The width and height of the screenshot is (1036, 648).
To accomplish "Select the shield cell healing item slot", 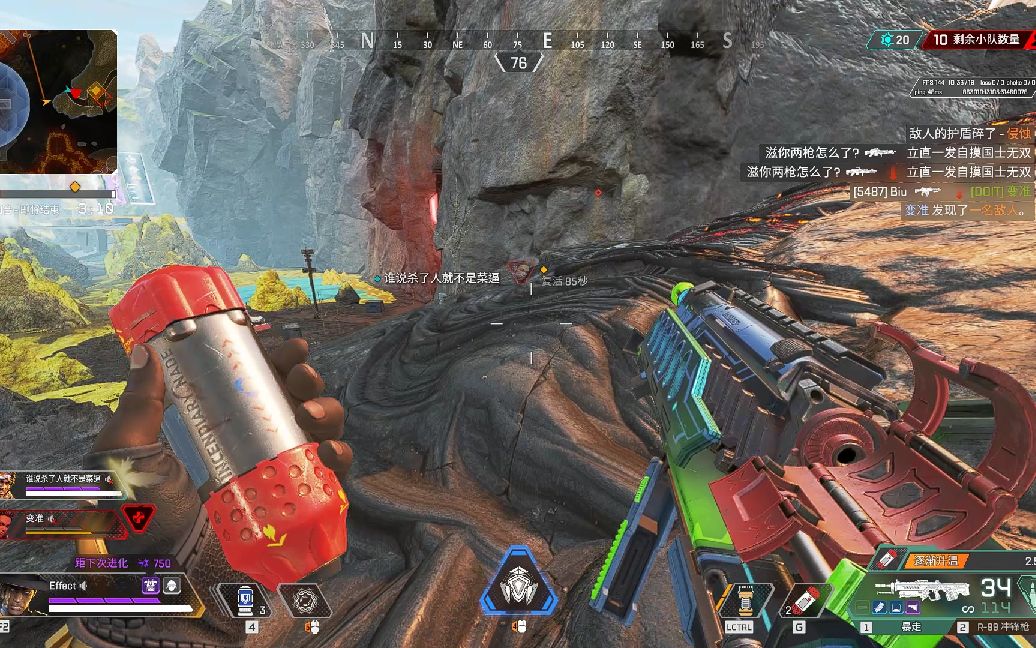I will (240, 600).
